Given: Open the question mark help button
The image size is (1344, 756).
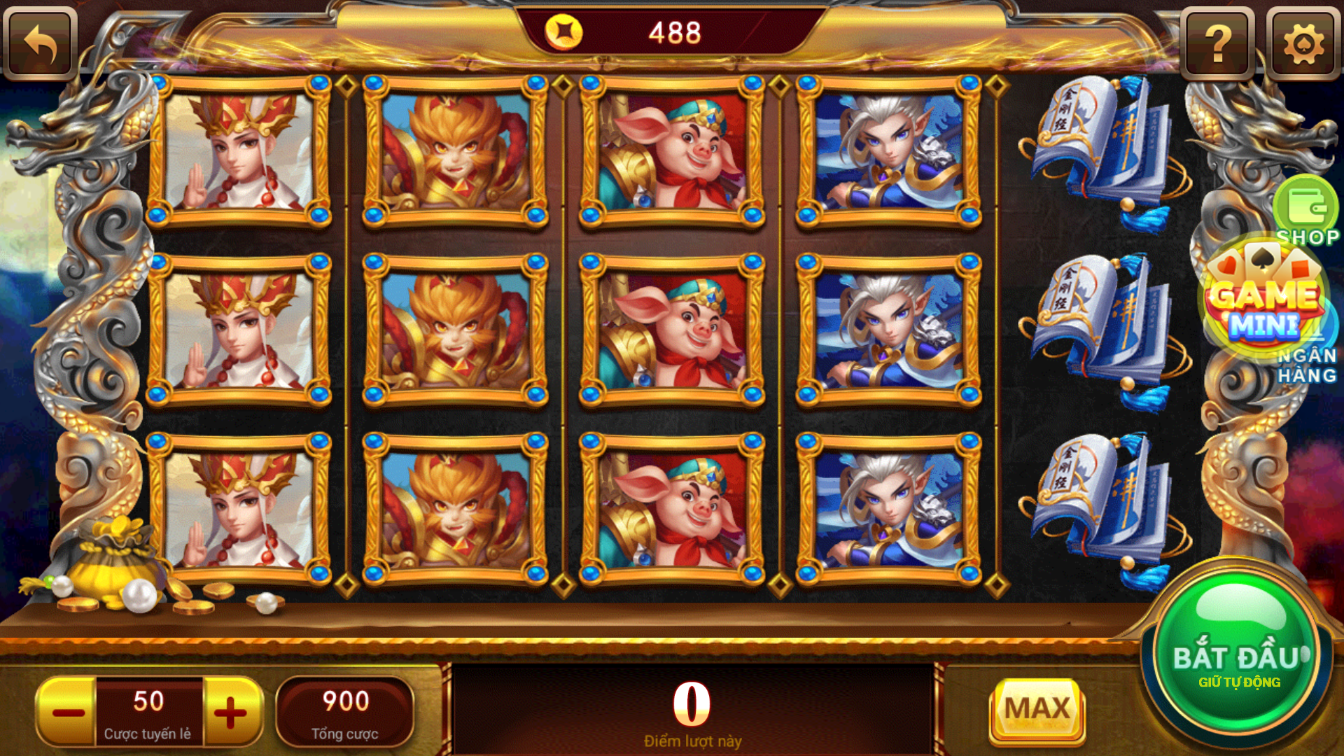Looking at the screenshot, I should (x=1217, y=43).
